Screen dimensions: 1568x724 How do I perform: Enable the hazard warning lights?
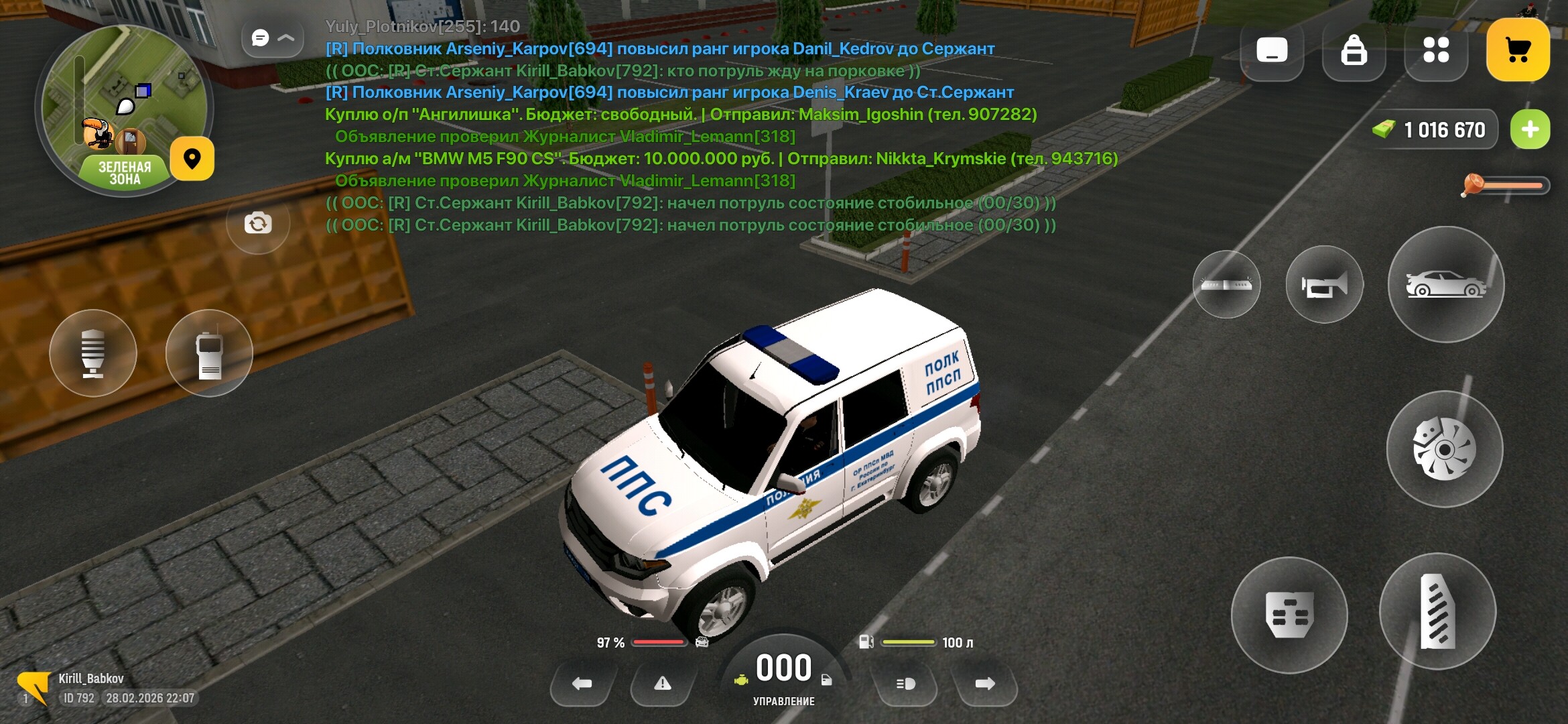point(663,685)
